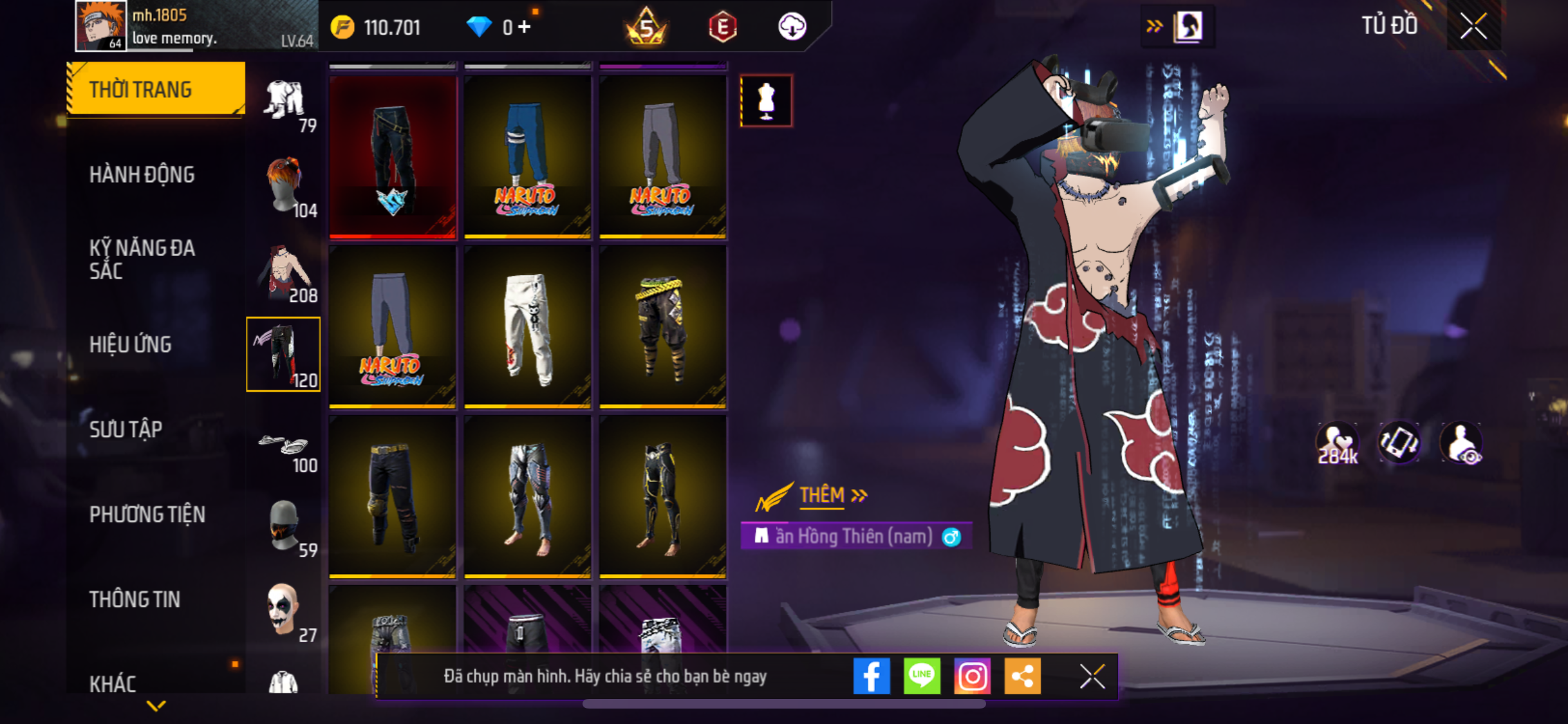This screenshot has width=1568, height=724.
Task: Go to the Sưu Tập tab
Action: pyautogui.click(x=126, y=429)
